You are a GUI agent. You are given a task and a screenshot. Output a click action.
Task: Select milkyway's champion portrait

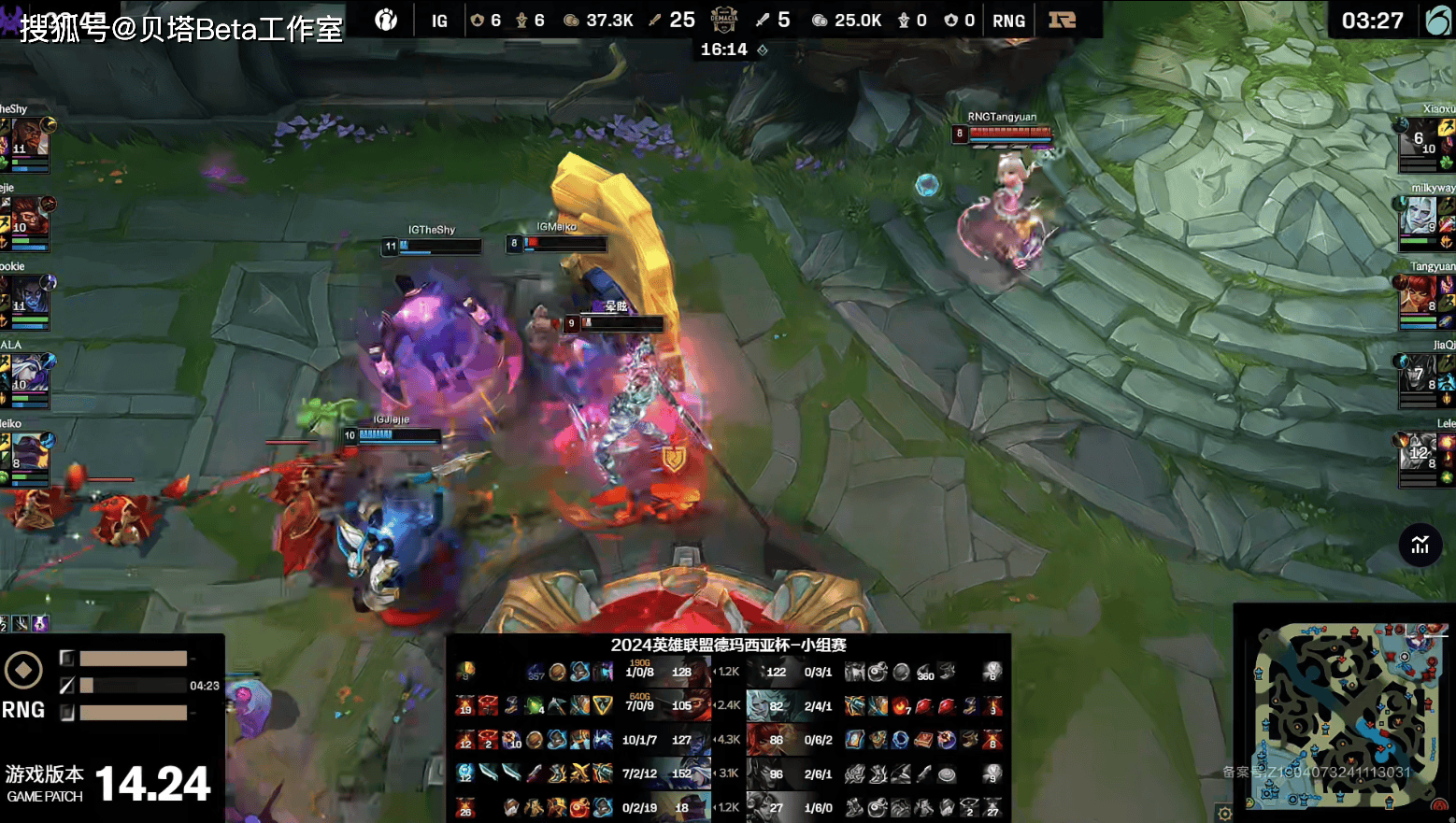pyautogui.click(x=1419, y=217)
